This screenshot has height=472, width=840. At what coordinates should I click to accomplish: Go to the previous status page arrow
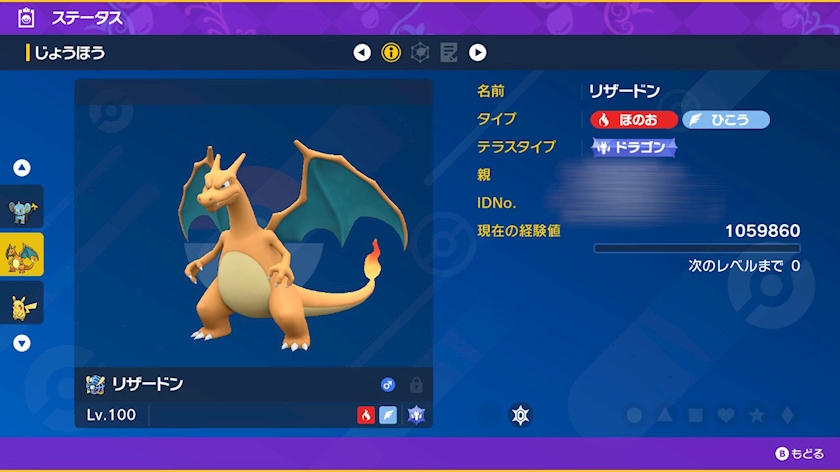(362, 53)
